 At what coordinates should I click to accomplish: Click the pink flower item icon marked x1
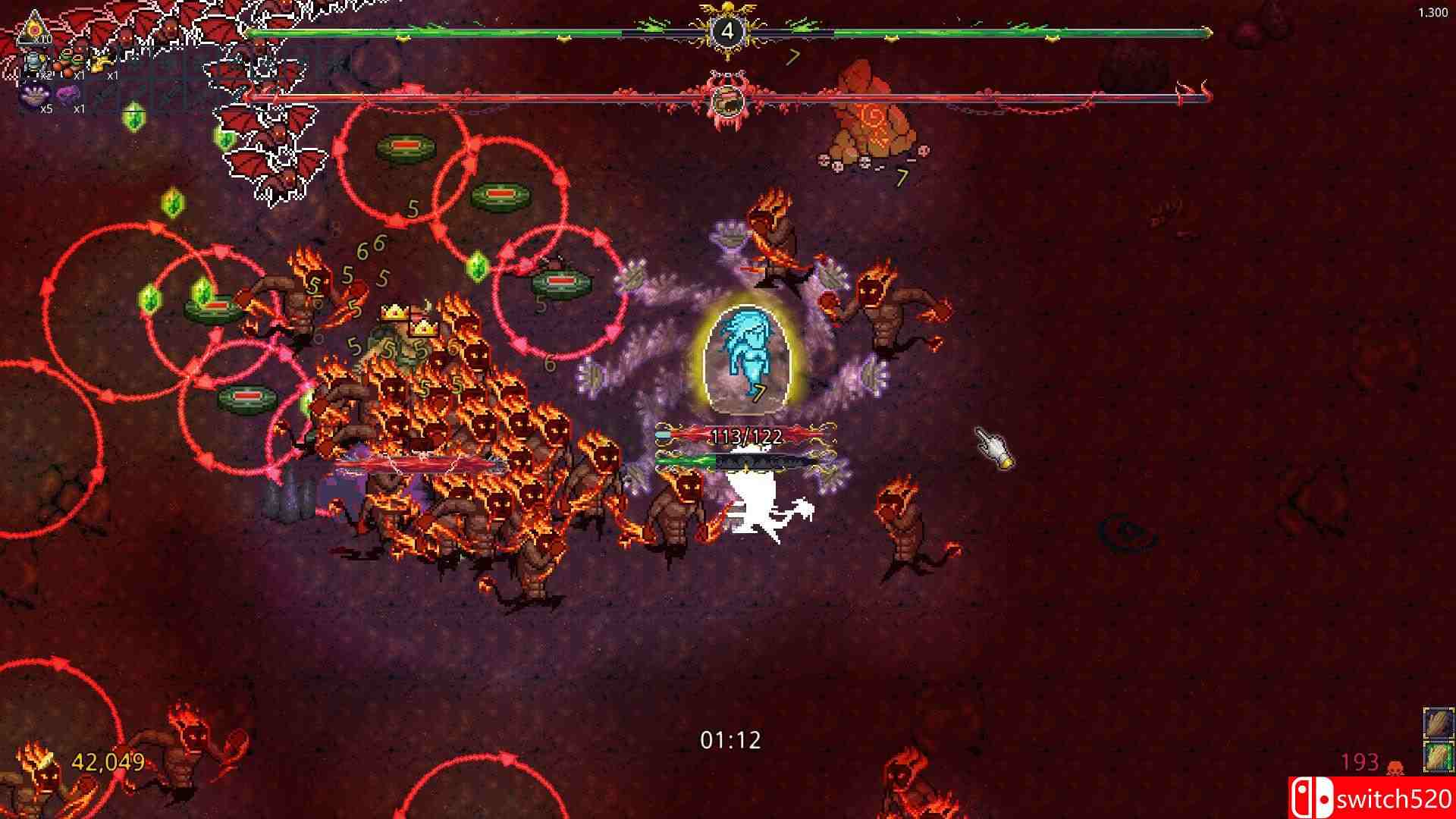click(x=67, y=93)
